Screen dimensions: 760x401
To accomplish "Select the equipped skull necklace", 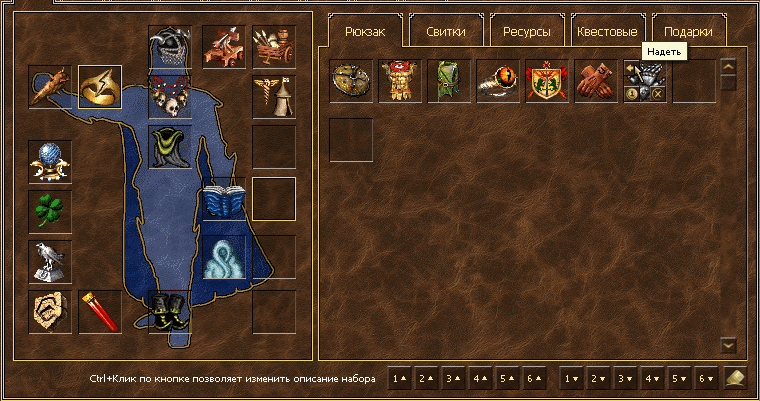I will 170,97.
